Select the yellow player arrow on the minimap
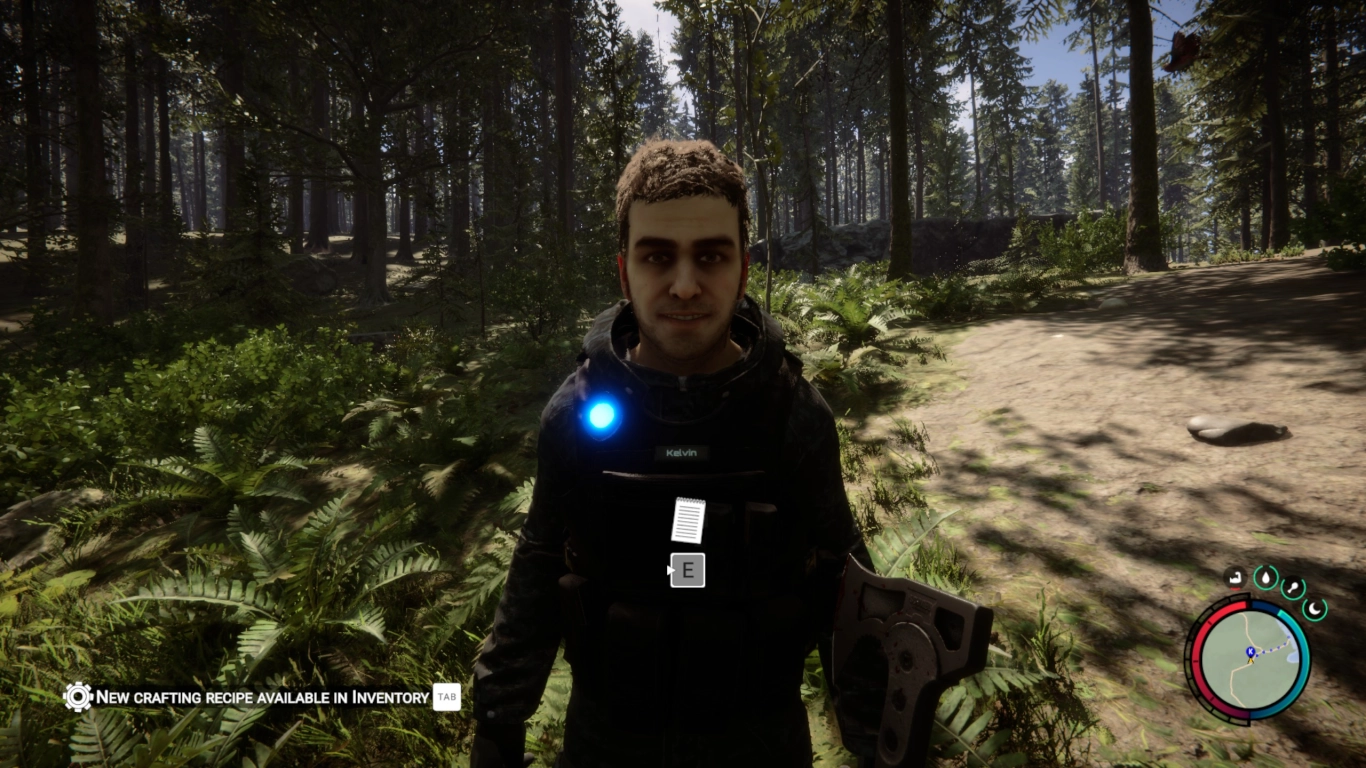Viewport: 1366px width, 768px height. click(1251, 661)
